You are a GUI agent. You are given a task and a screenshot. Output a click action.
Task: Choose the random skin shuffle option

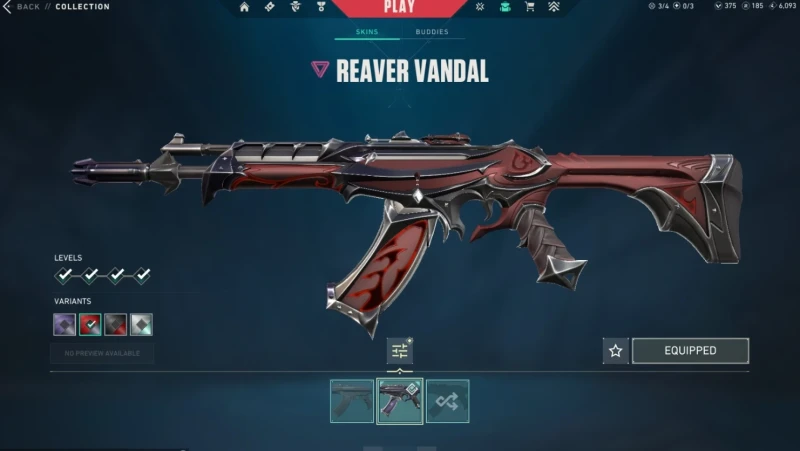click(x=447, y=401)
